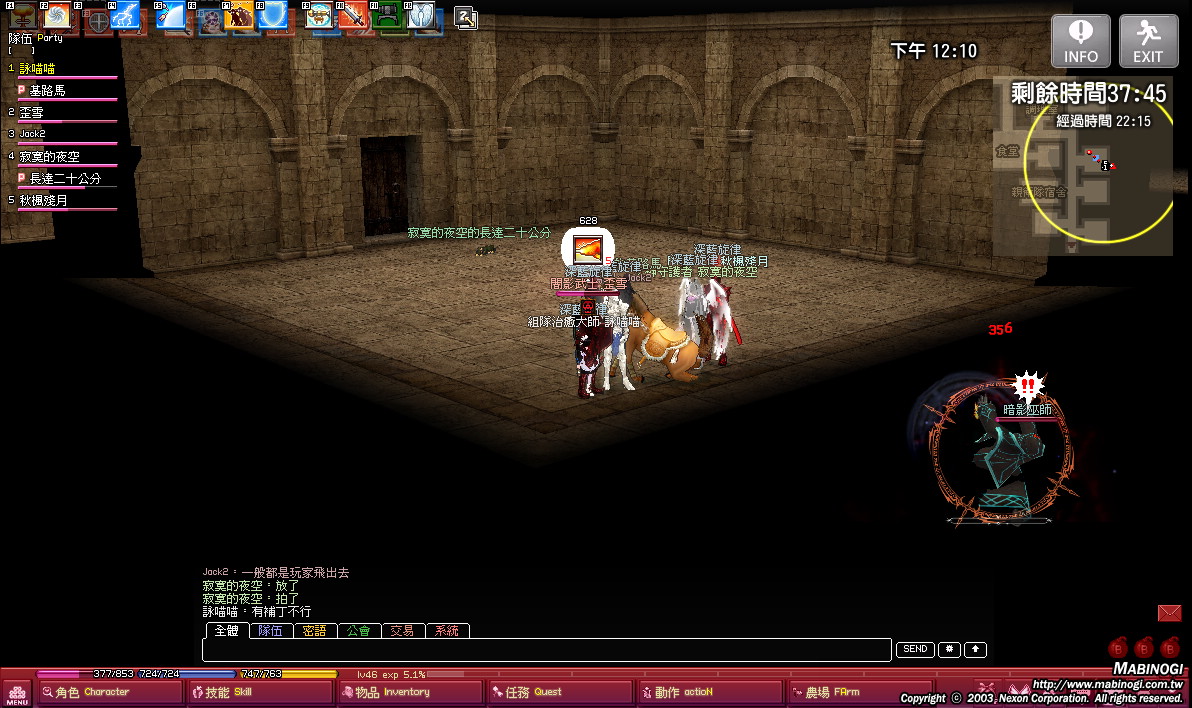Open the Farm menu

point(860,692)
